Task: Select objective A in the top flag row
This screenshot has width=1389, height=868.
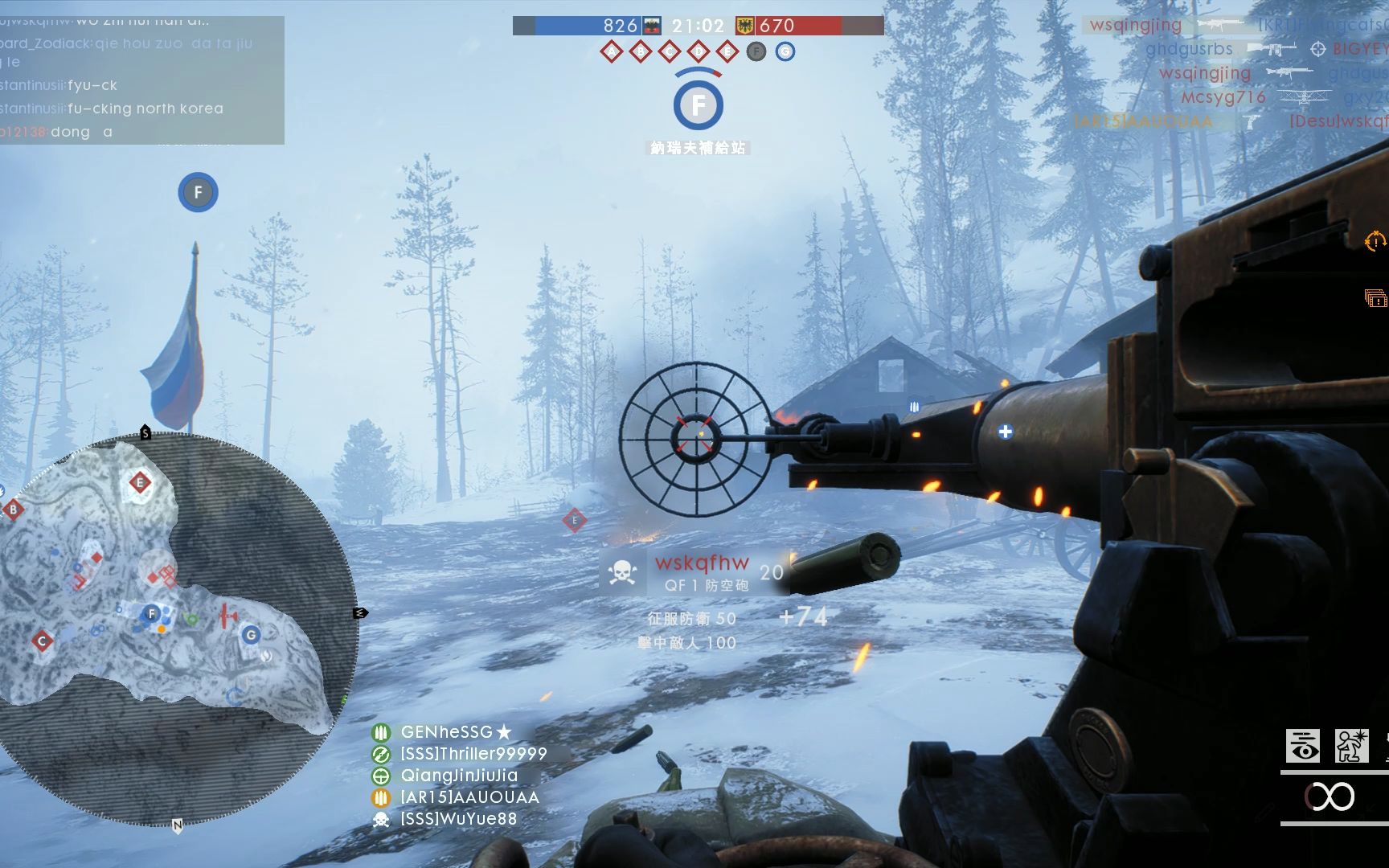Action: [612, 52]
